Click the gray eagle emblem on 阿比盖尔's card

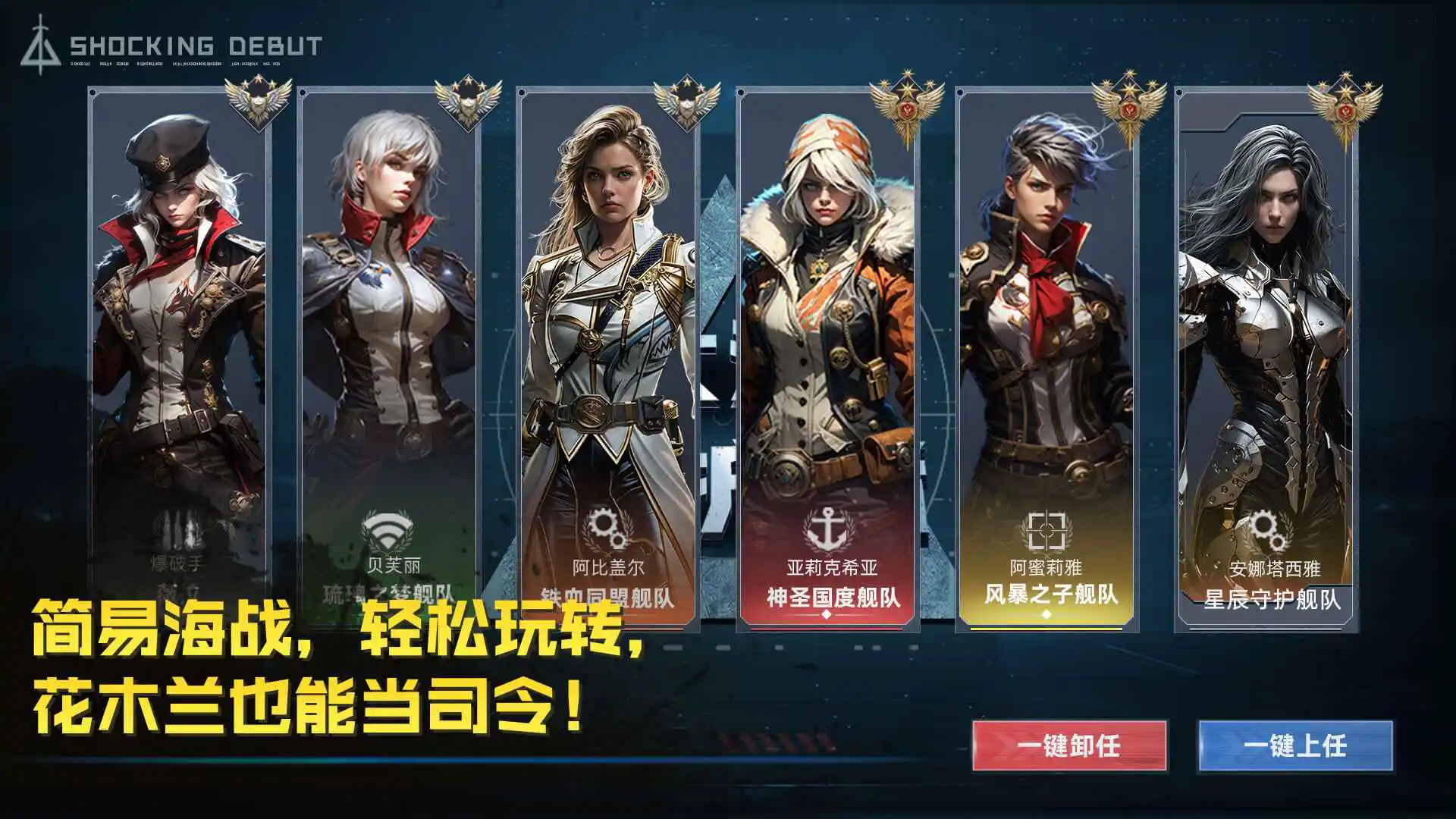(x=687, y=102)
